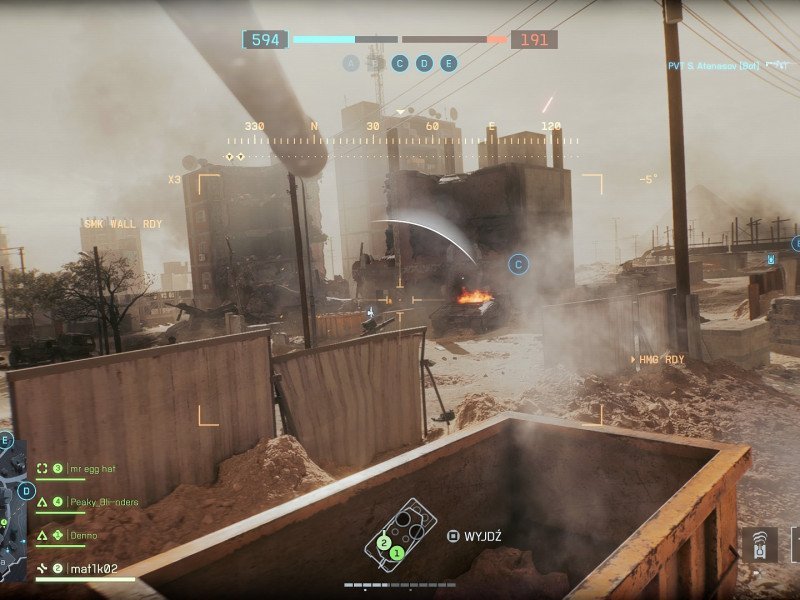Select objective E in the top capture row
This screenshot has height=600, width=800.
pos(448,63)
